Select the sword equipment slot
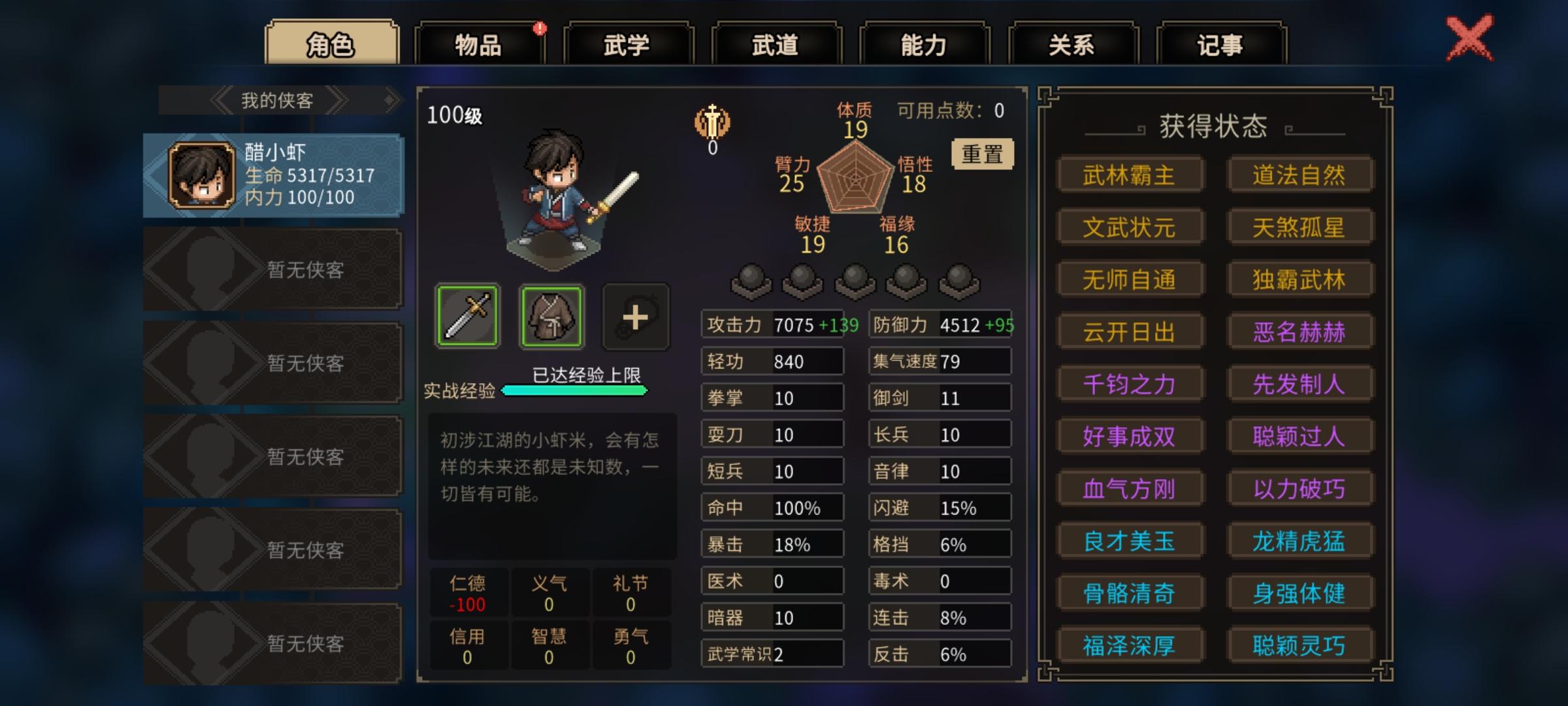The image size is (1568, 706). pyautogui.click(x=468, y=318)
